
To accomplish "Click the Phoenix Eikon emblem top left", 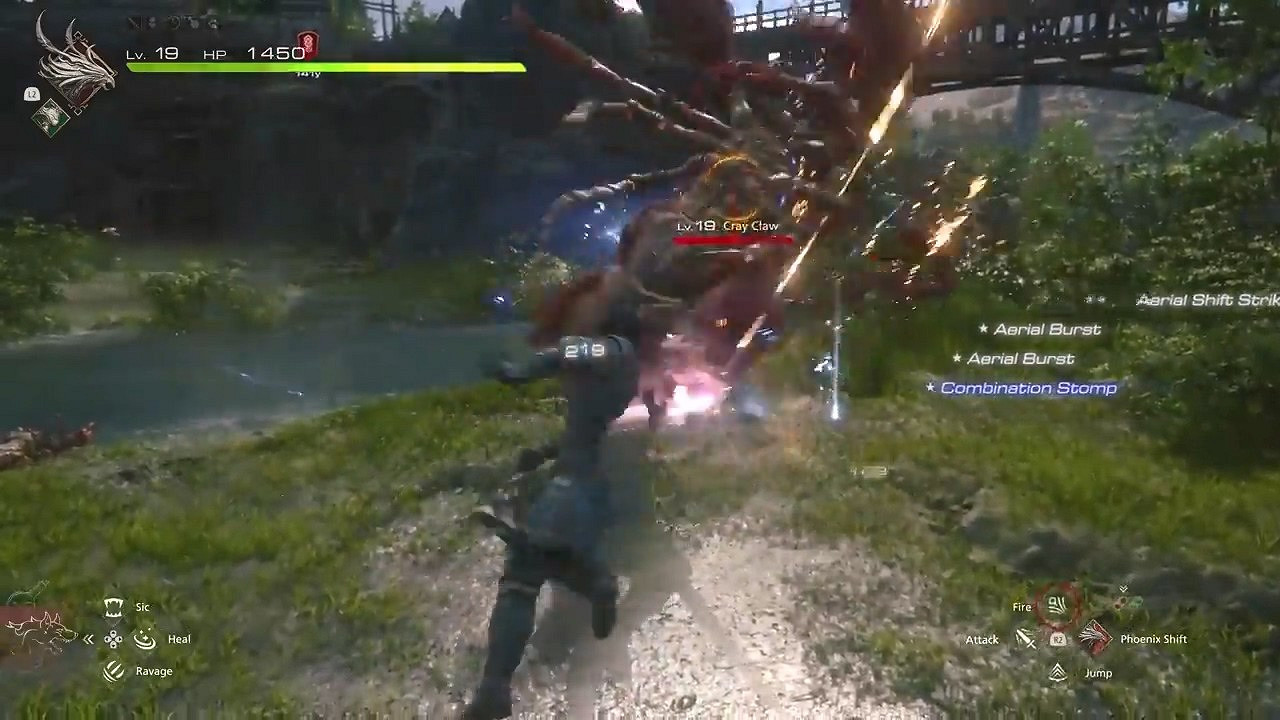I will [x=76, y=62].
